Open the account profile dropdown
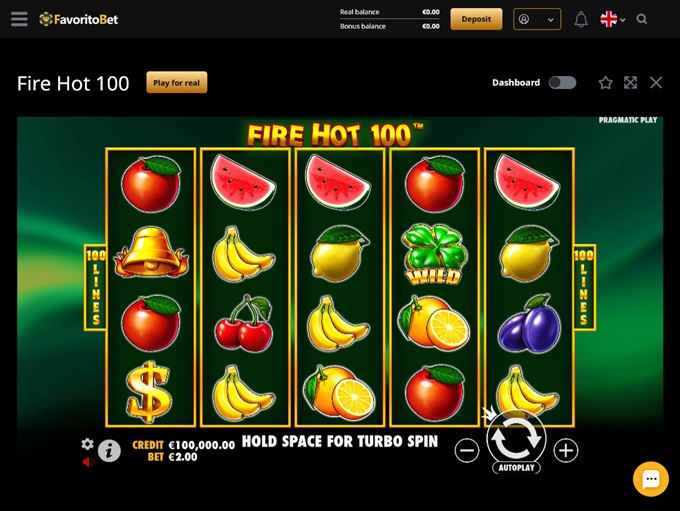 coord(536,19)
